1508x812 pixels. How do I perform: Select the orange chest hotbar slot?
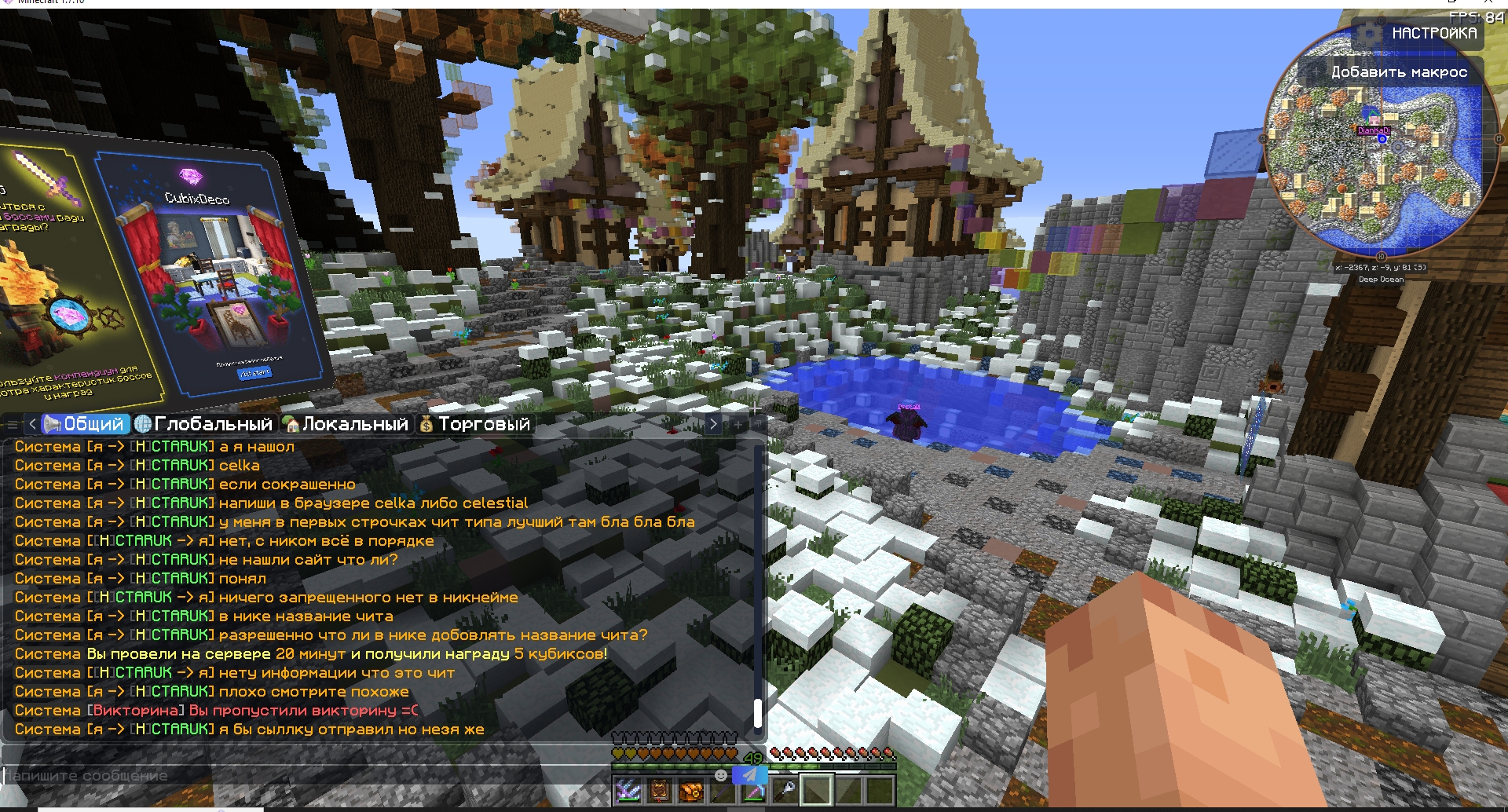click(x=690, y=791)
